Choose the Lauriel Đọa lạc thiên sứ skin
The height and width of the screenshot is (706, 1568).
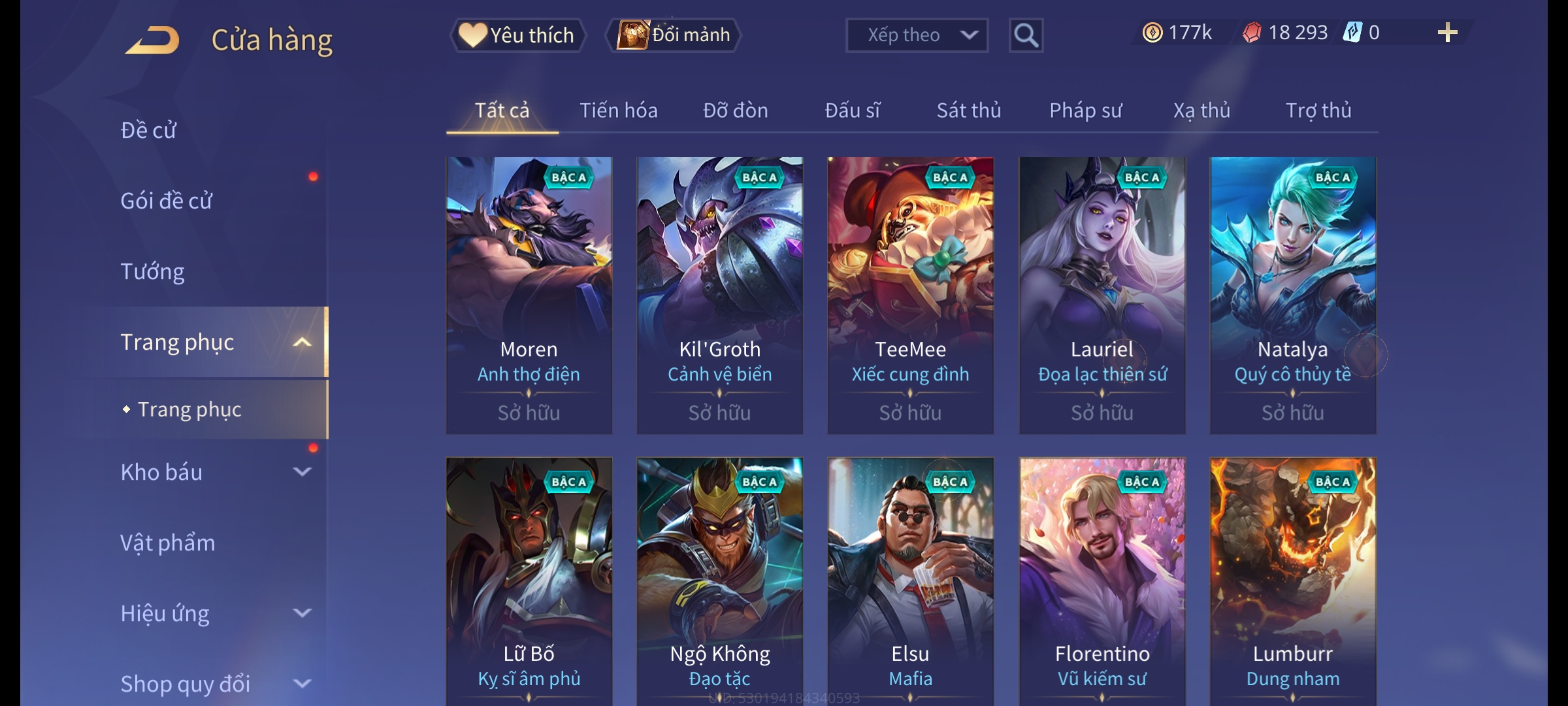(x=1102, y=295)
